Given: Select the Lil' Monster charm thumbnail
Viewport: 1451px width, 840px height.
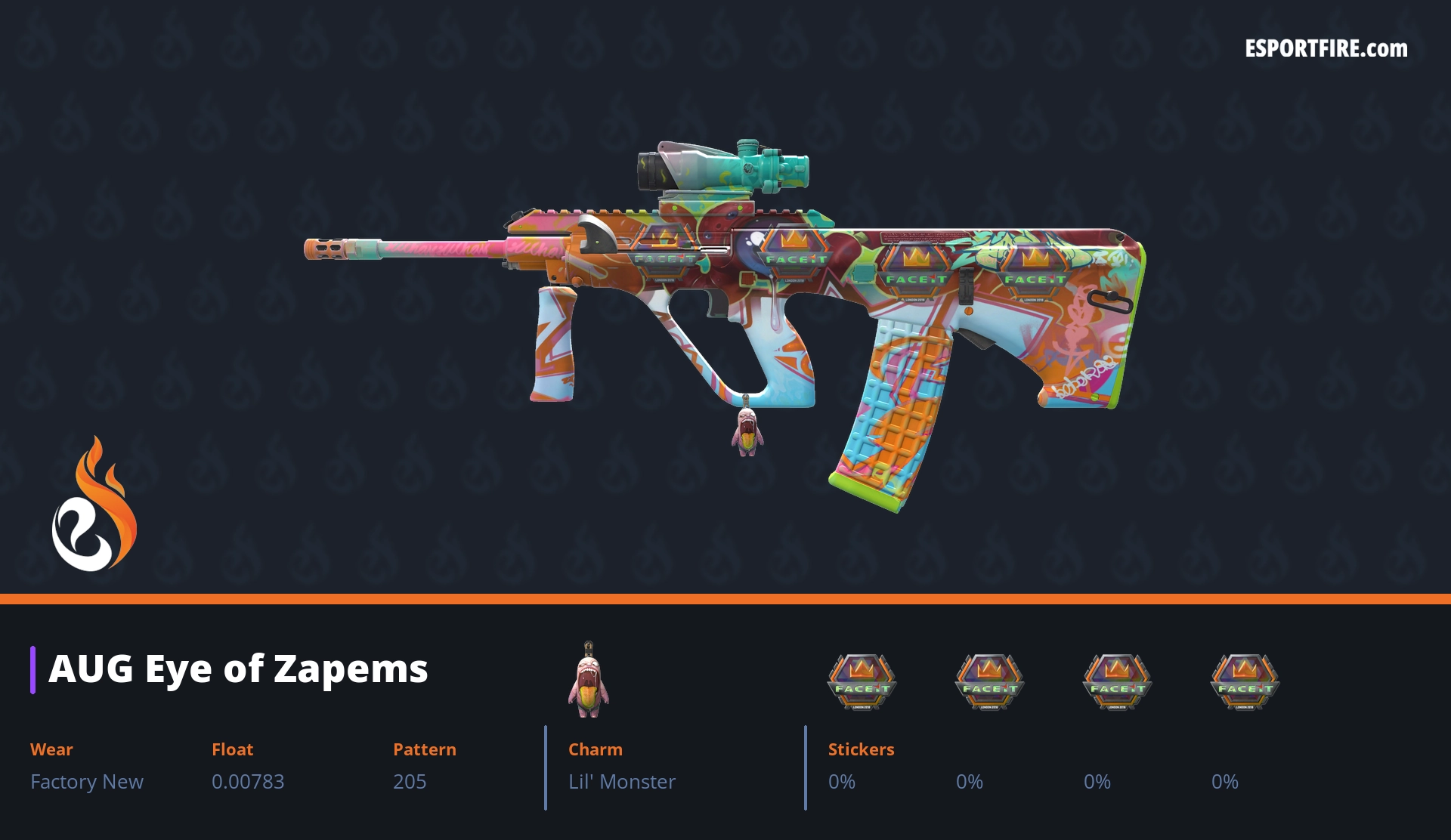Looking at the screenshot, I should [589, 681].
